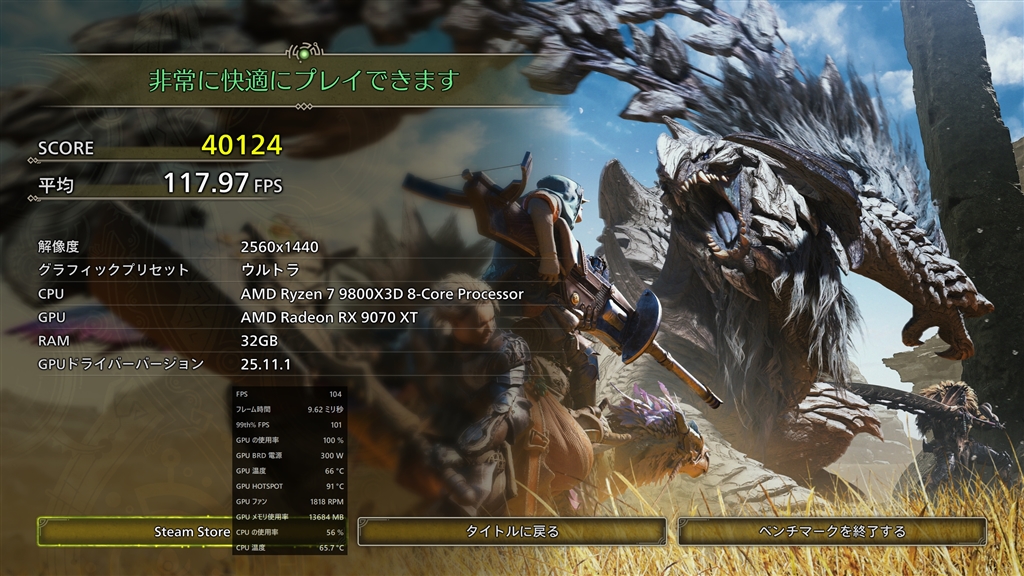Return to title with タイトルに戻る
1024x576 pixels.
512,531
